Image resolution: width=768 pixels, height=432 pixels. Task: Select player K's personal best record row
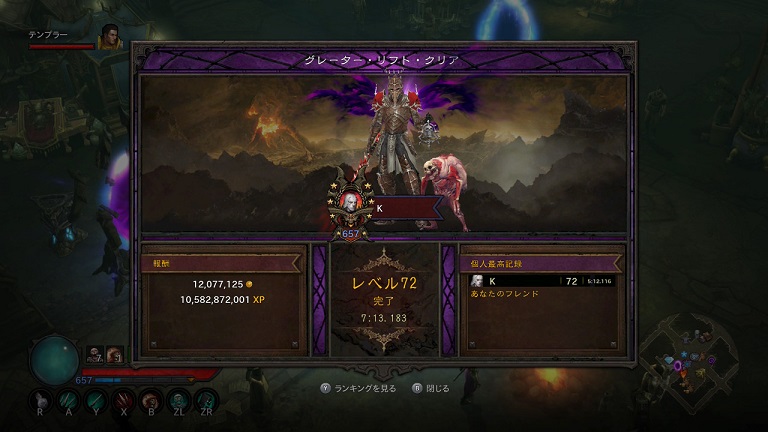[x=542, y=281]
